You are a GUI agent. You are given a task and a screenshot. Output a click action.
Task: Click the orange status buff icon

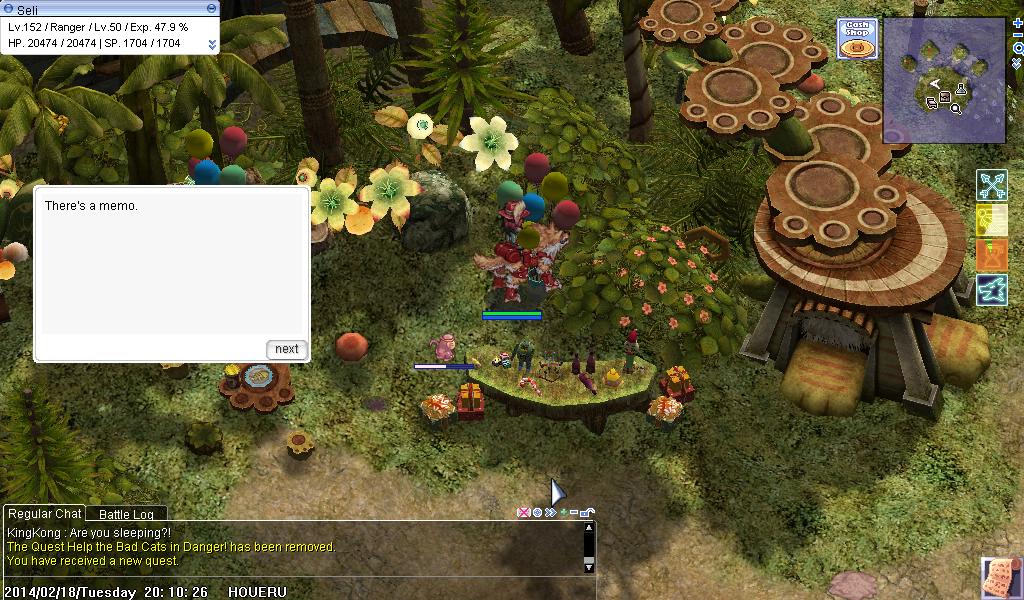tap(992, 254)
